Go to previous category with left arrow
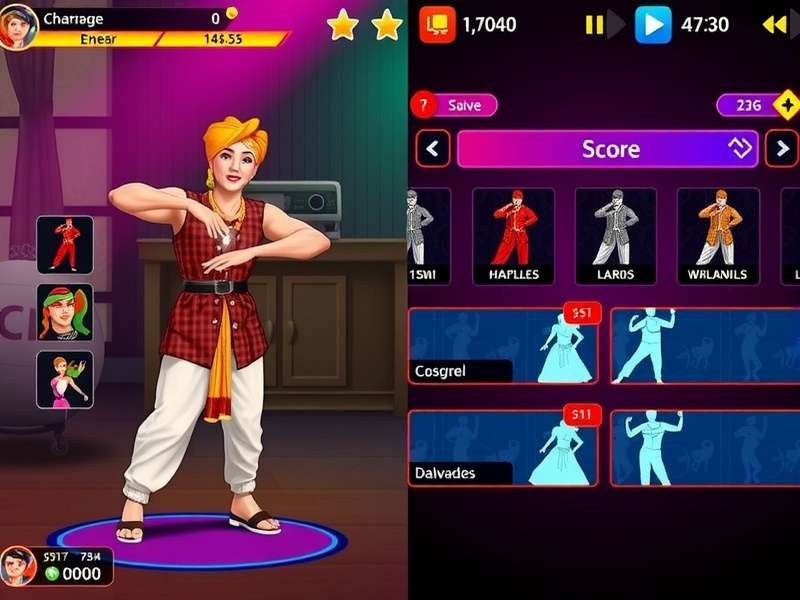The image size is (800, 600). (x=432, y=150)
